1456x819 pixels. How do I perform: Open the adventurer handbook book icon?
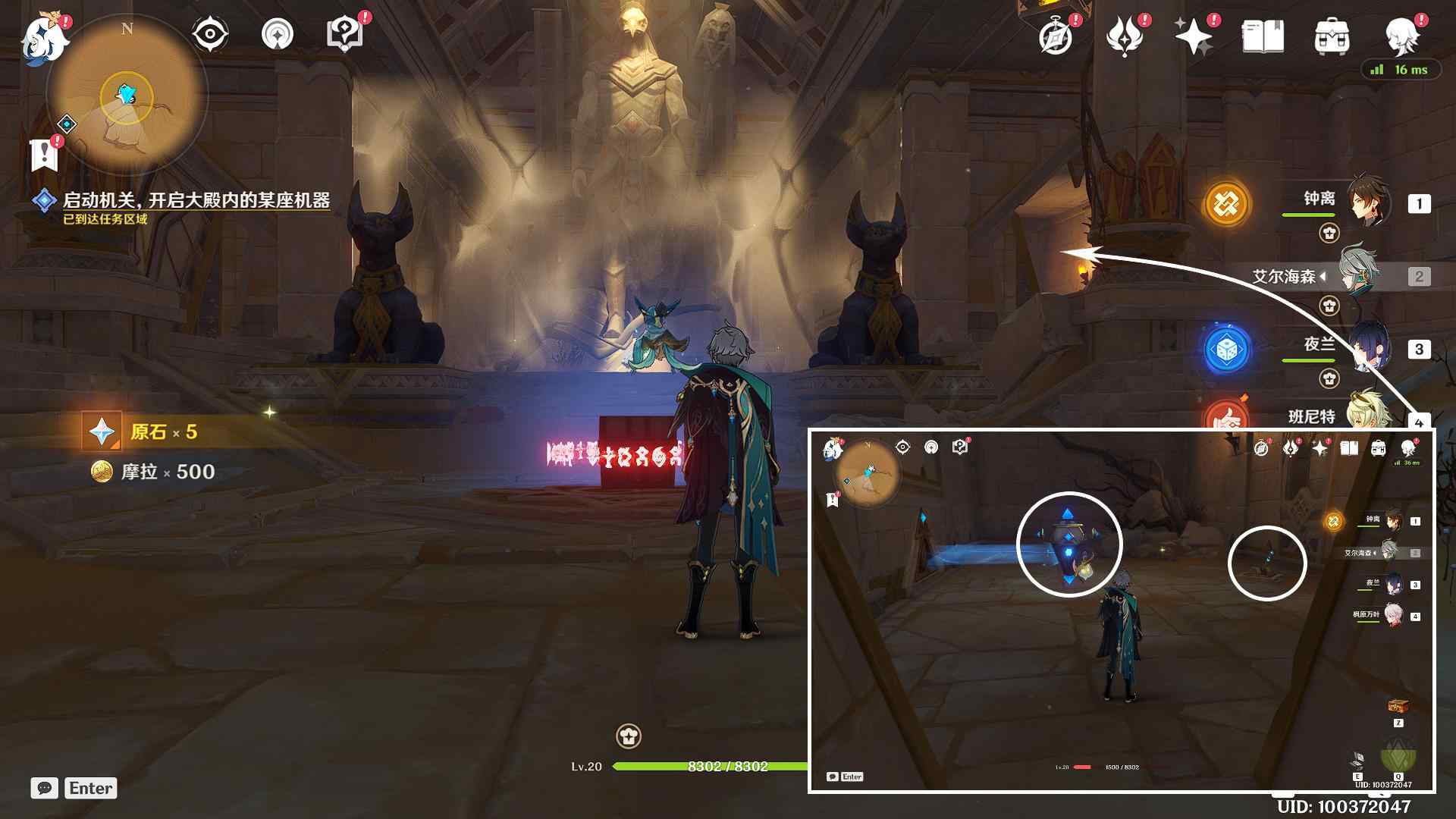1263,36
